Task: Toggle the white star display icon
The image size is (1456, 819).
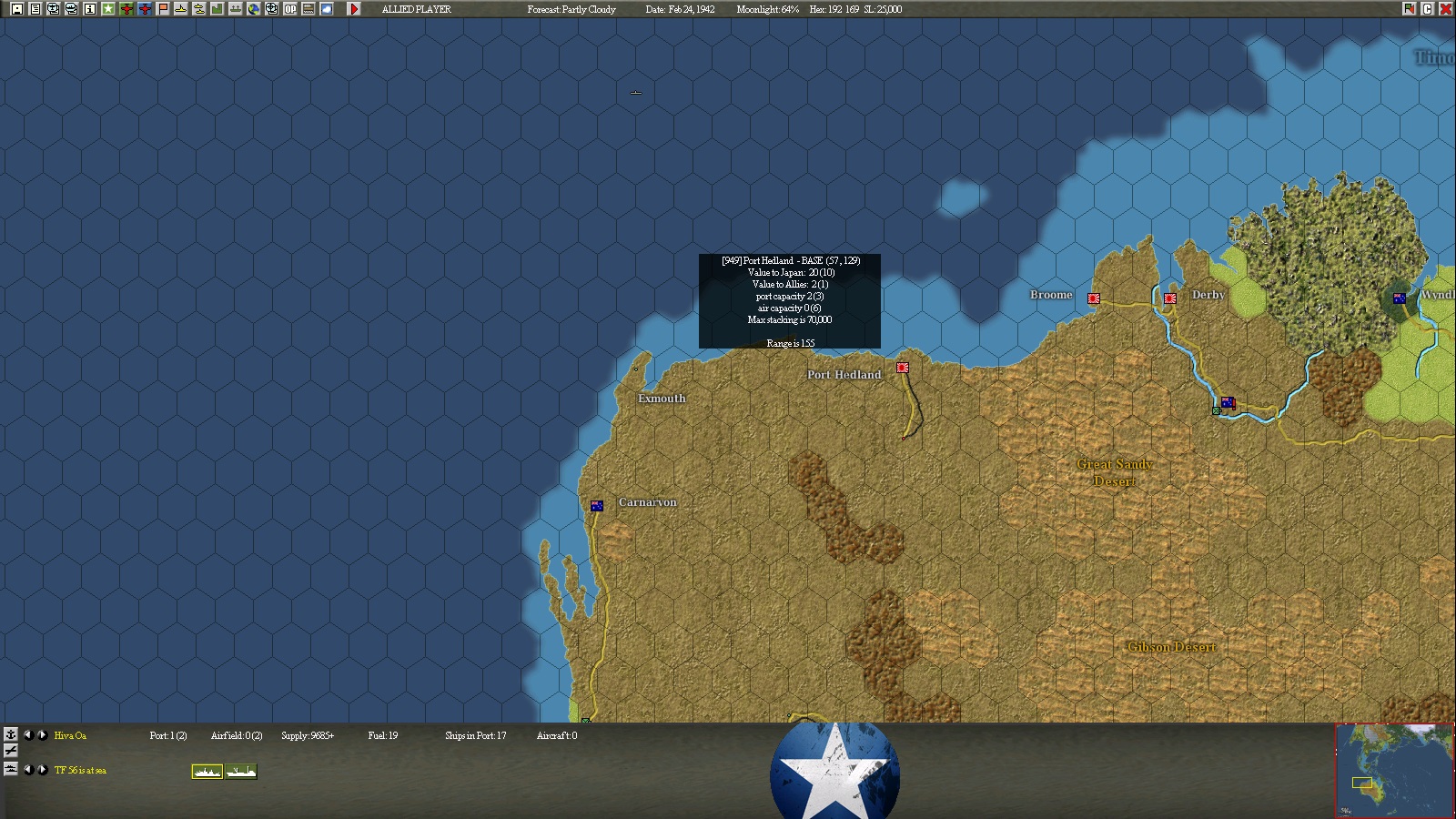Action: (x=107, y=9)
